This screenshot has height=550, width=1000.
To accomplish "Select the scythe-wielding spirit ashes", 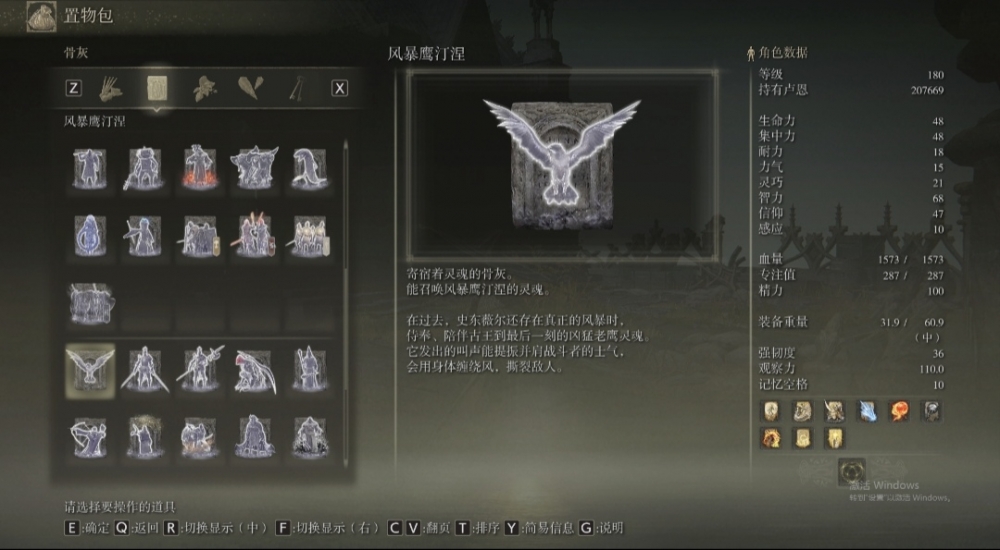I will 254,368.
